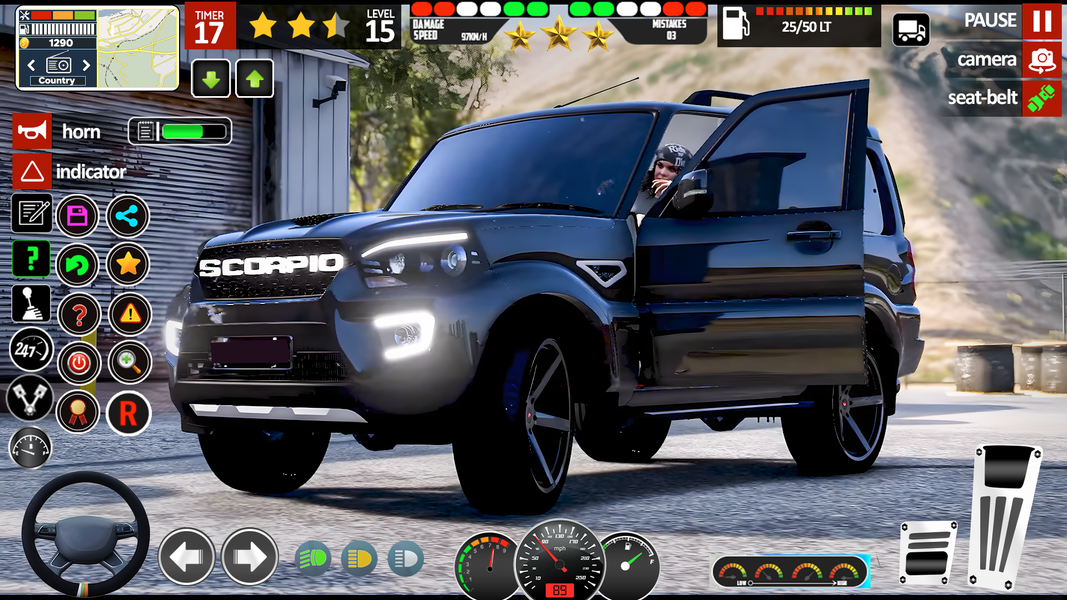The image size is (1067, 600).
Task: Click the red power button icon
Action: pos(78,363)
